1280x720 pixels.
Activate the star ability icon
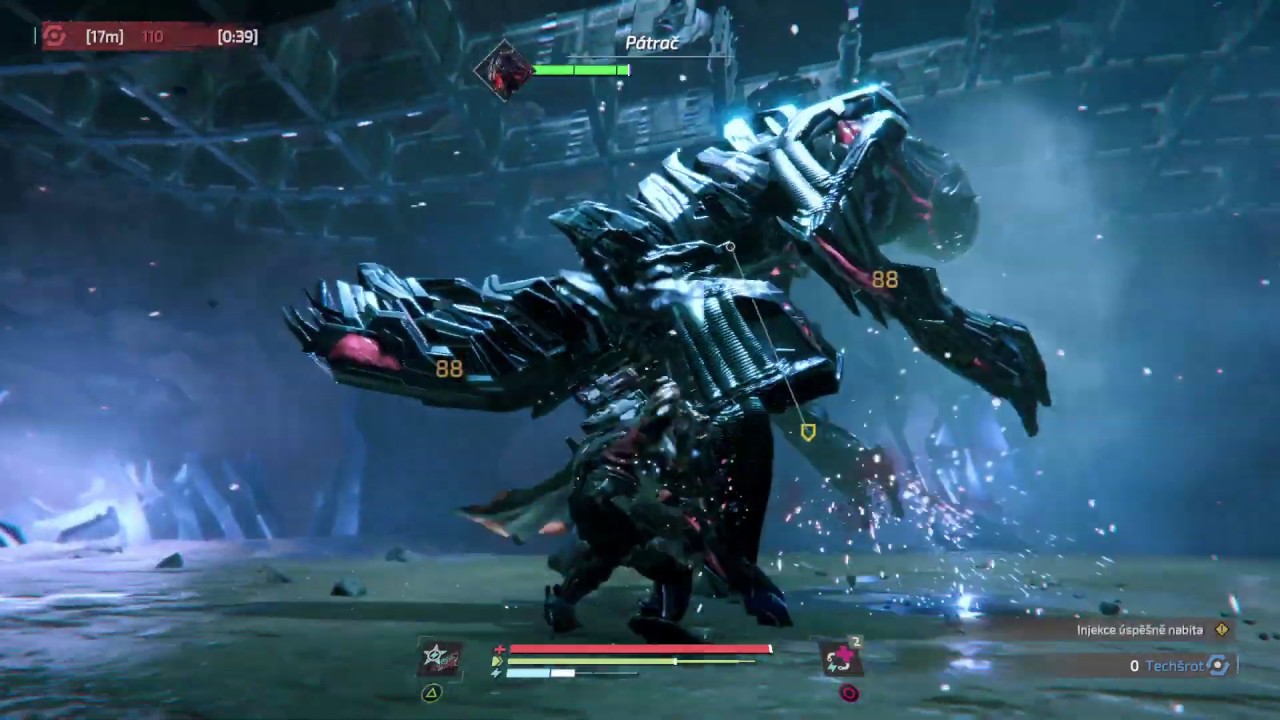tap(440, 659)
